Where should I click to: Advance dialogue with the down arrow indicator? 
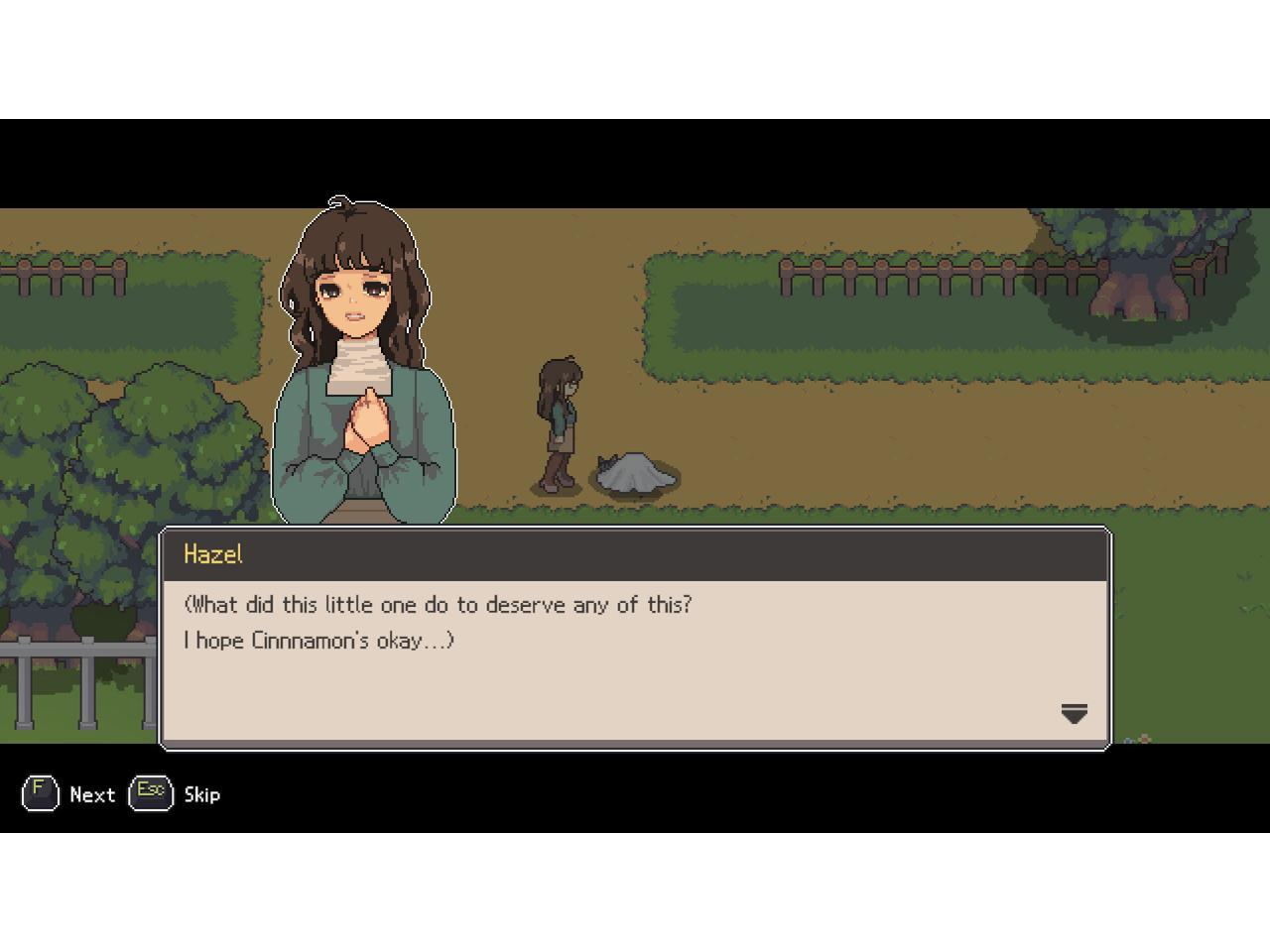pyautogui.click(x=1074, y=713)
